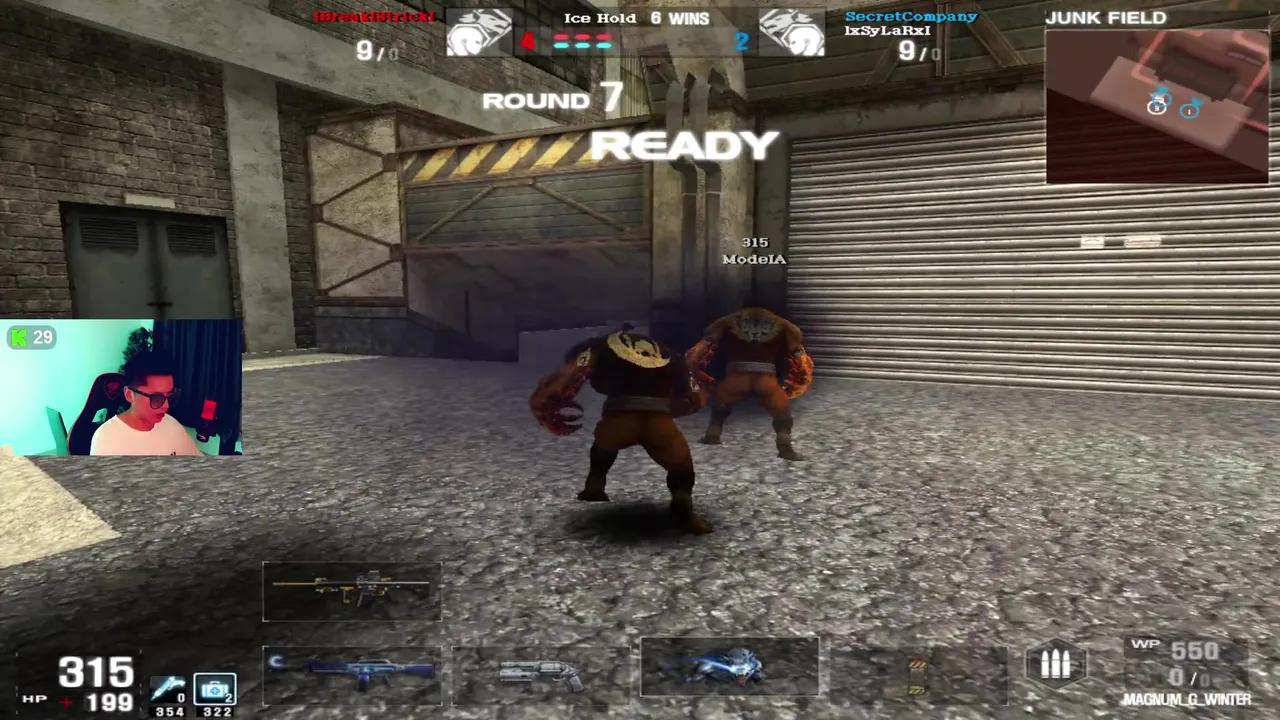Image resolution: width=1280 pixels, height=720 pixels.
Task: Click the adrenaline syringe item icon
Action: (168, 688)
